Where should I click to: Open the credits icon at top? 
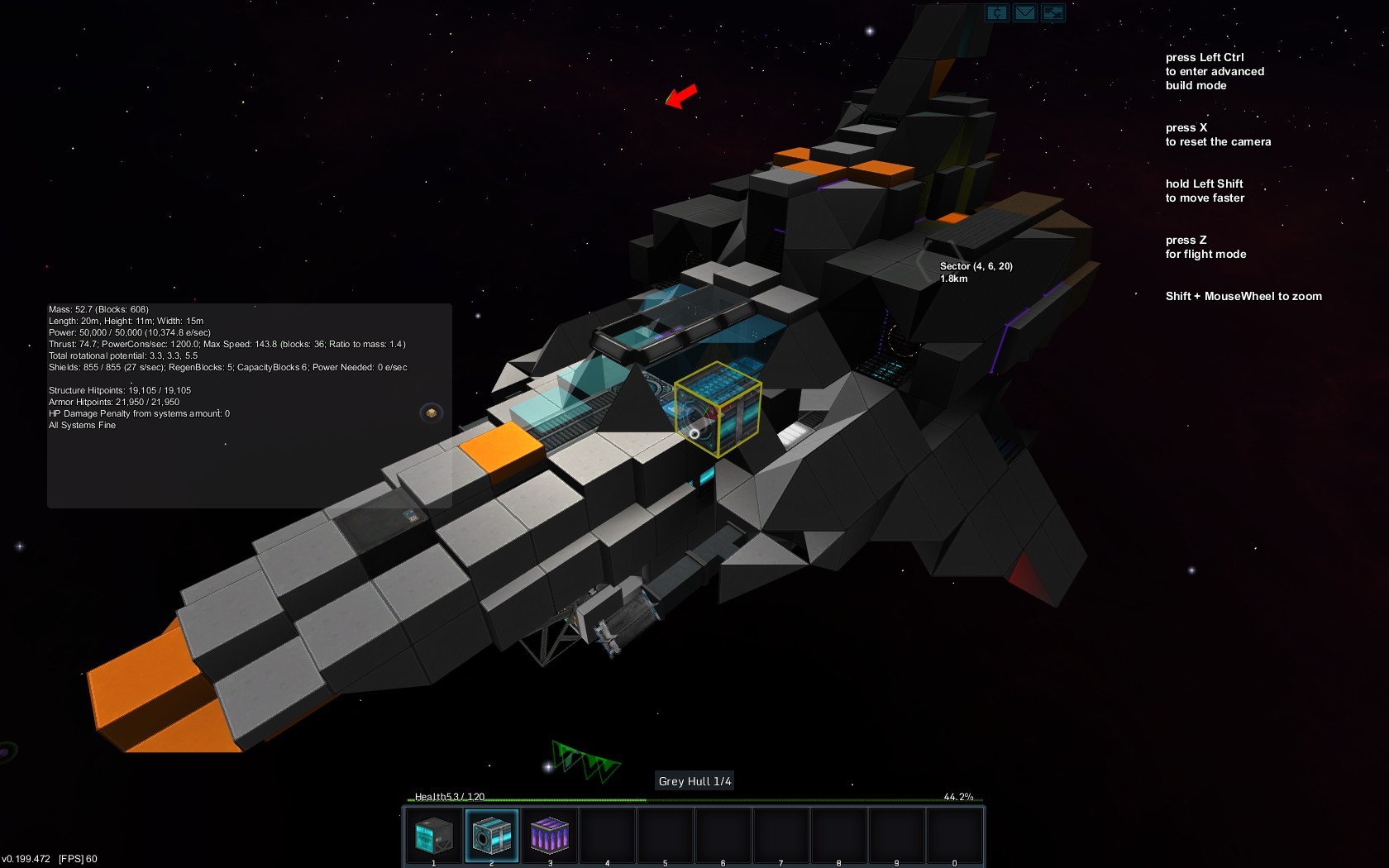997,12
